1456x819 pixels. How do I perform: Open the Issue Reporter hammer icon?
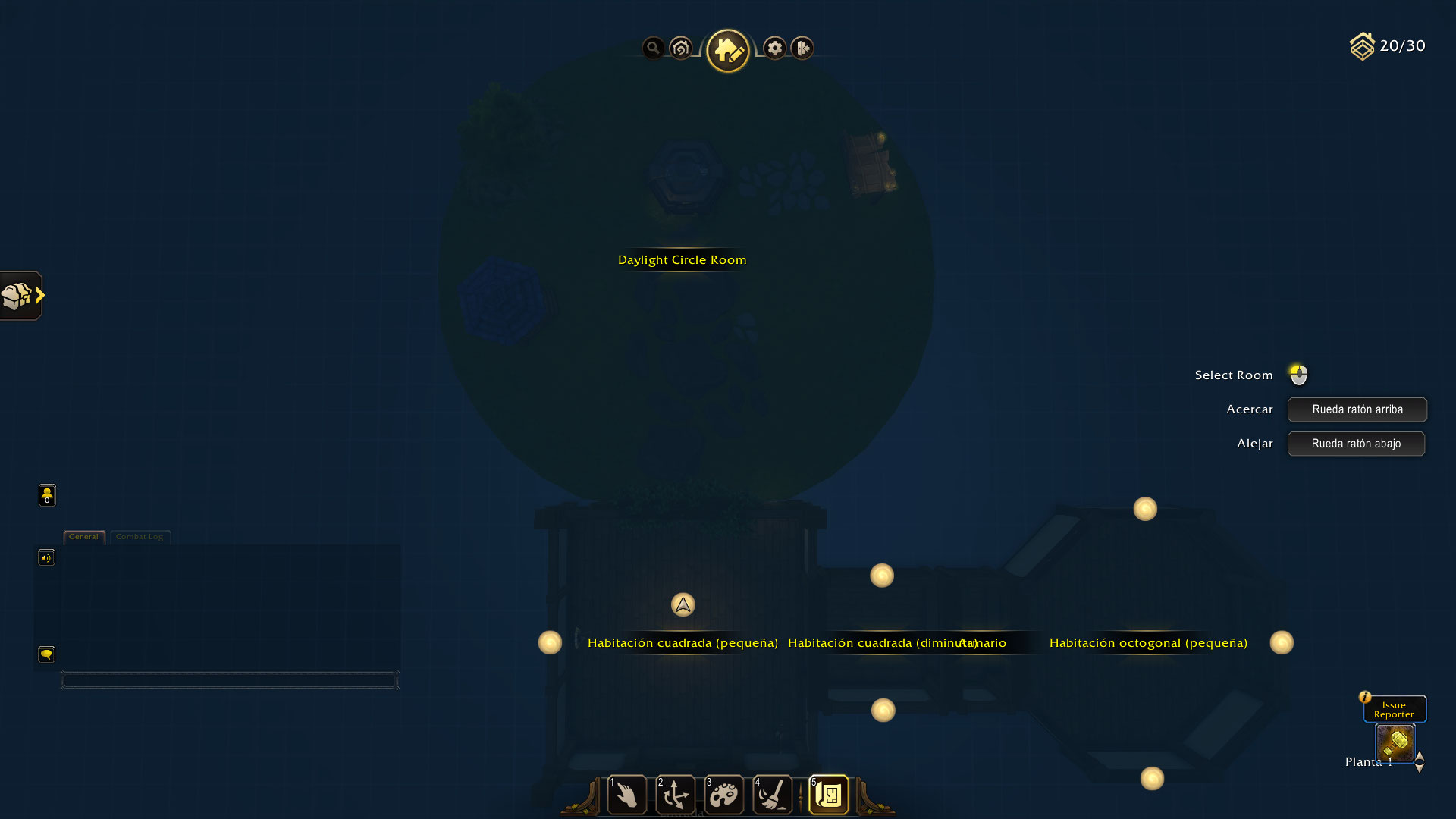pyautogui.click(x=1395, y=742)
